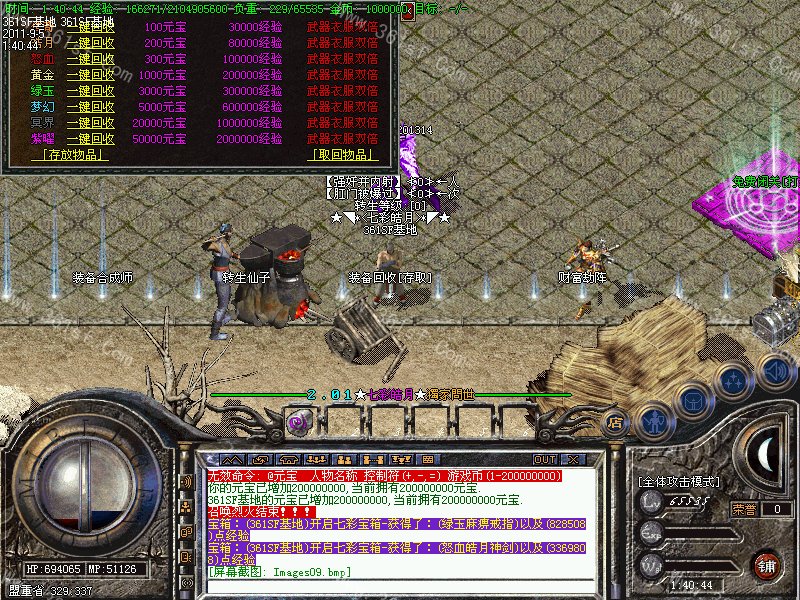Choose one-click recycle for 绿玉 gear
The height and width of the screenshot is (600, 800).
[x=90, y=90]
